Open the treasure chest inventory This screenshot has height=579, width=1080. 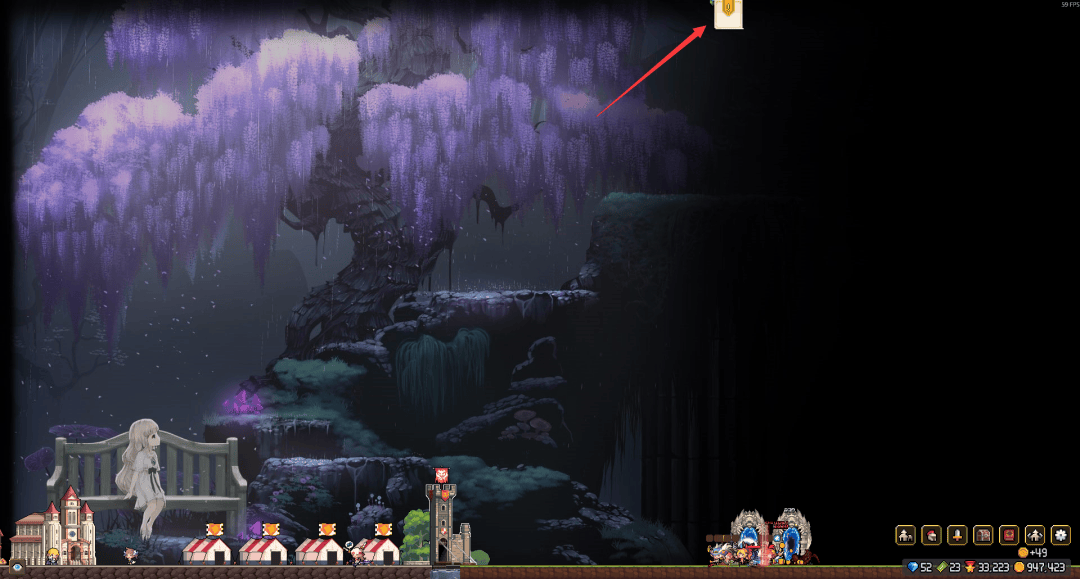[x=983, y=535]
